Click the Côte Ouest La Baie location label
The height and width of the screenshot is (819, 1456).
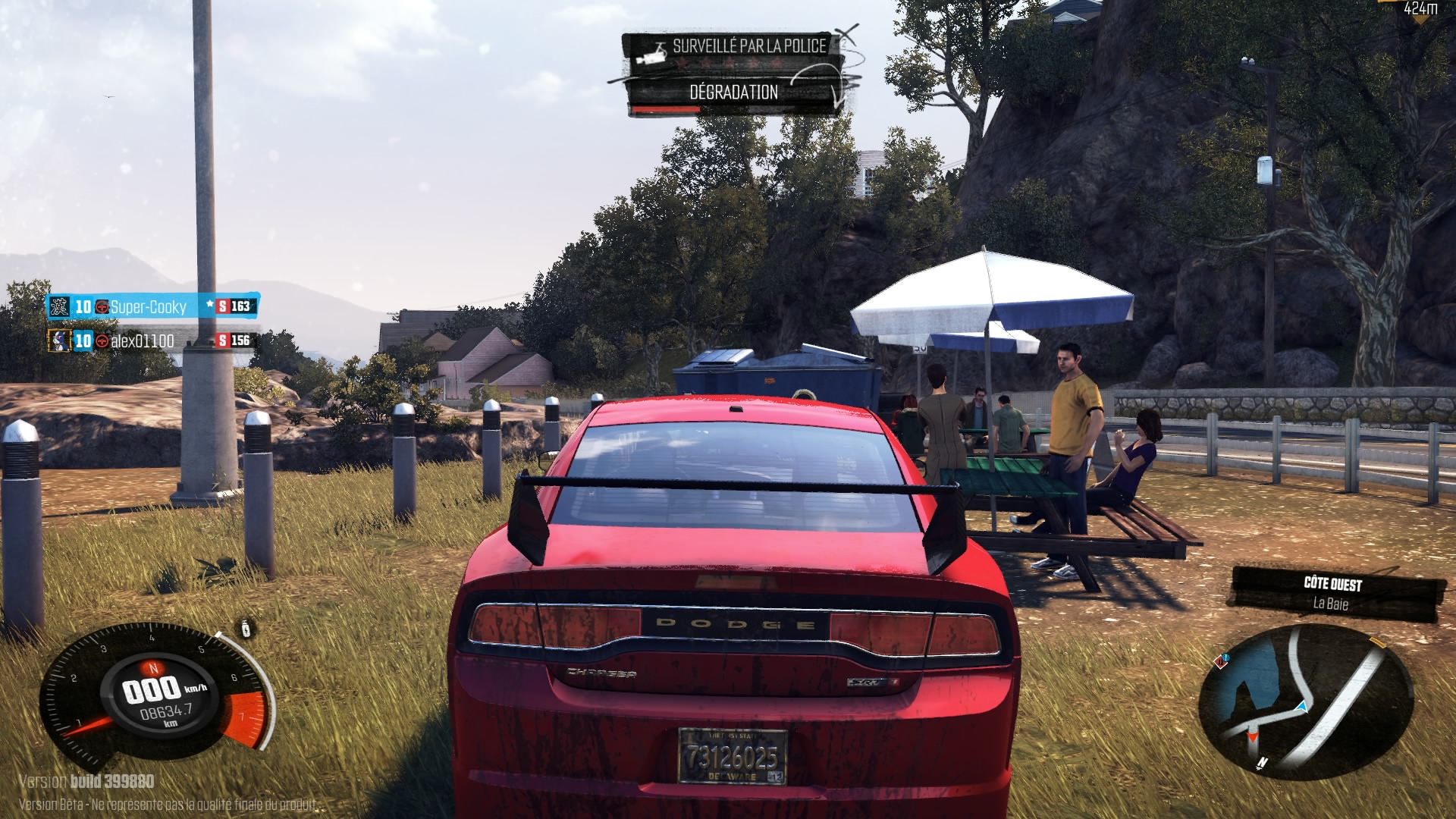[x=1333, y=593]
